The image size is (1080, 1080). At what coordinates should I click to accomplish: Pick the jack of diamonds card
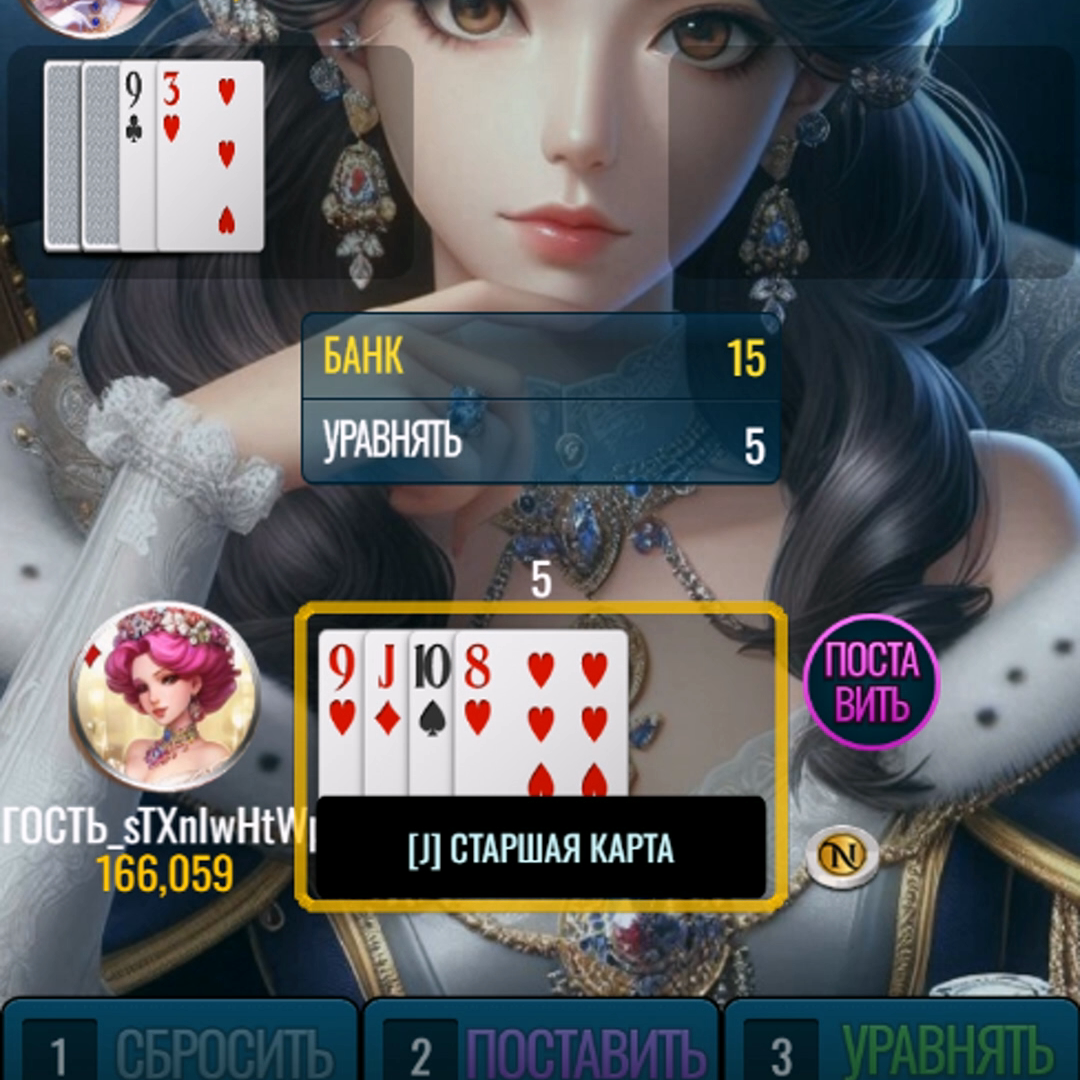(386, 712)
